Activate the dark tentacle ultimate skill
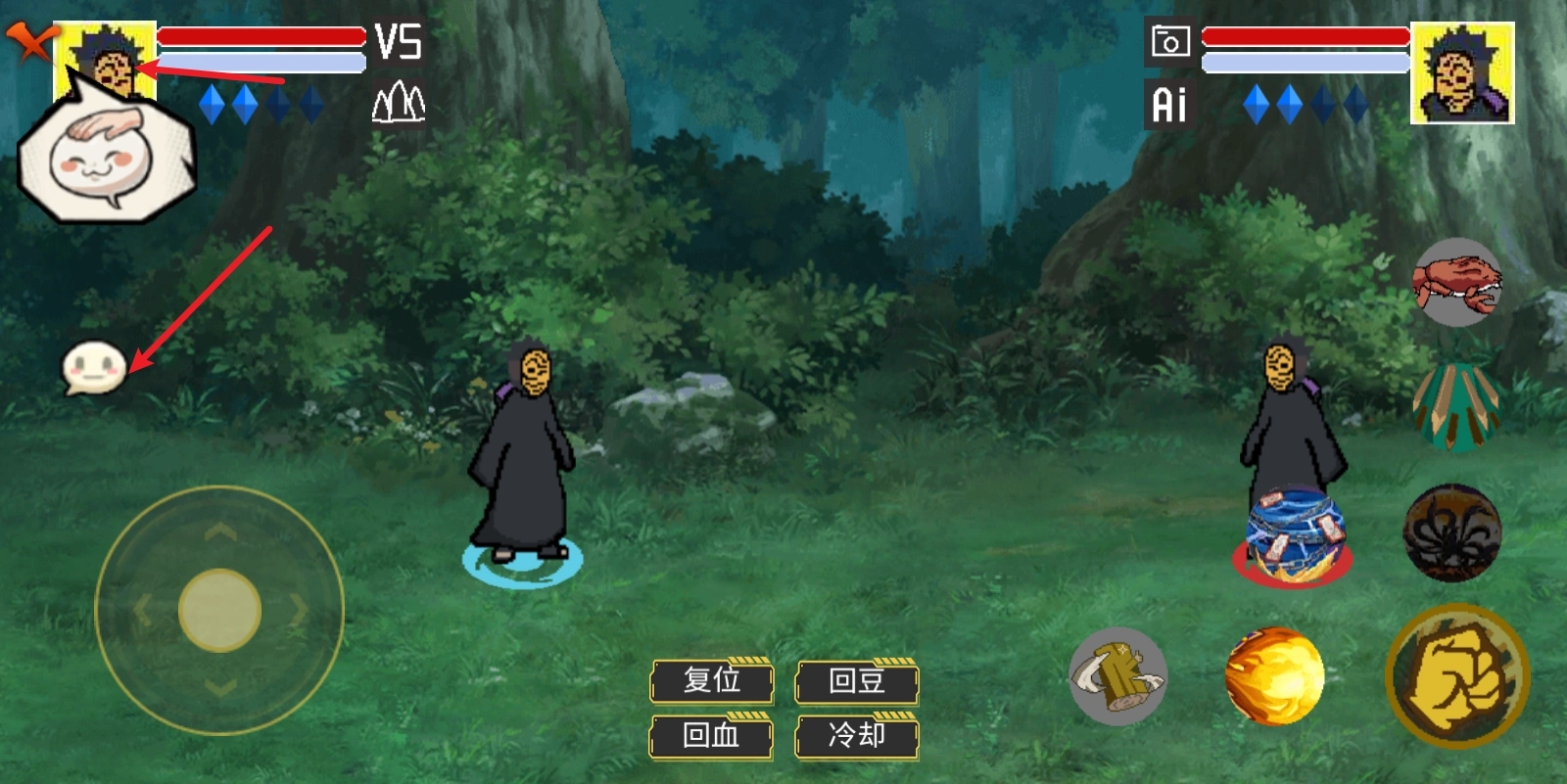 (x=1452, y=533)
